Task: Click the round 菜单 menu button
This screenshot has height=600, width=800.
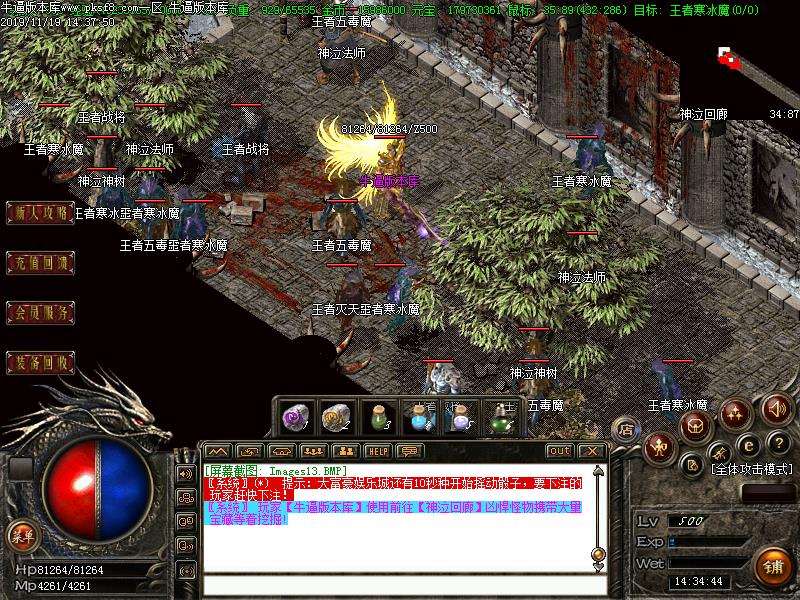Action: (21, 535)
